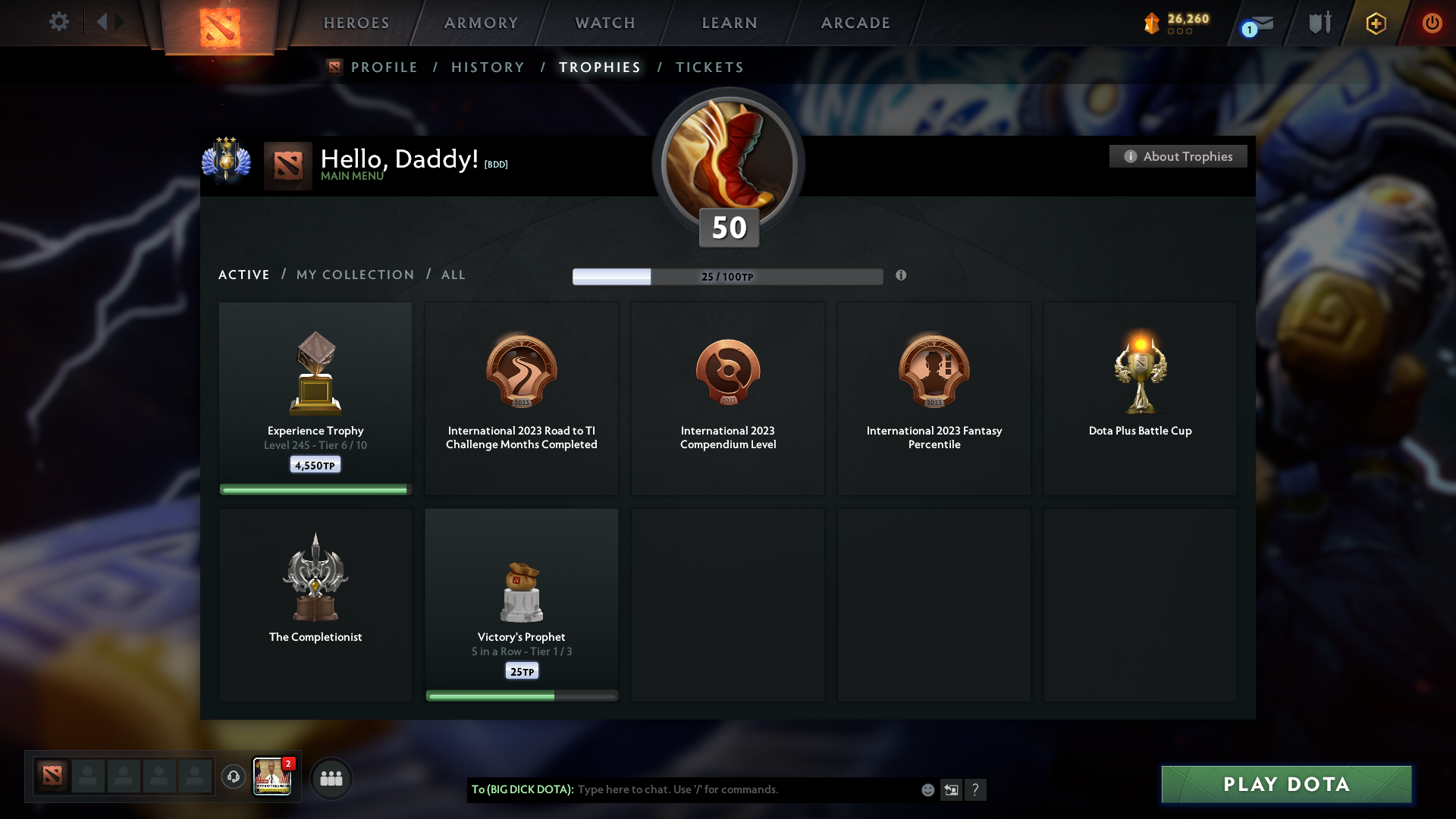Open the friends list group icon
The height and width of the screenshot is (819, 1456).
(331, 778)
